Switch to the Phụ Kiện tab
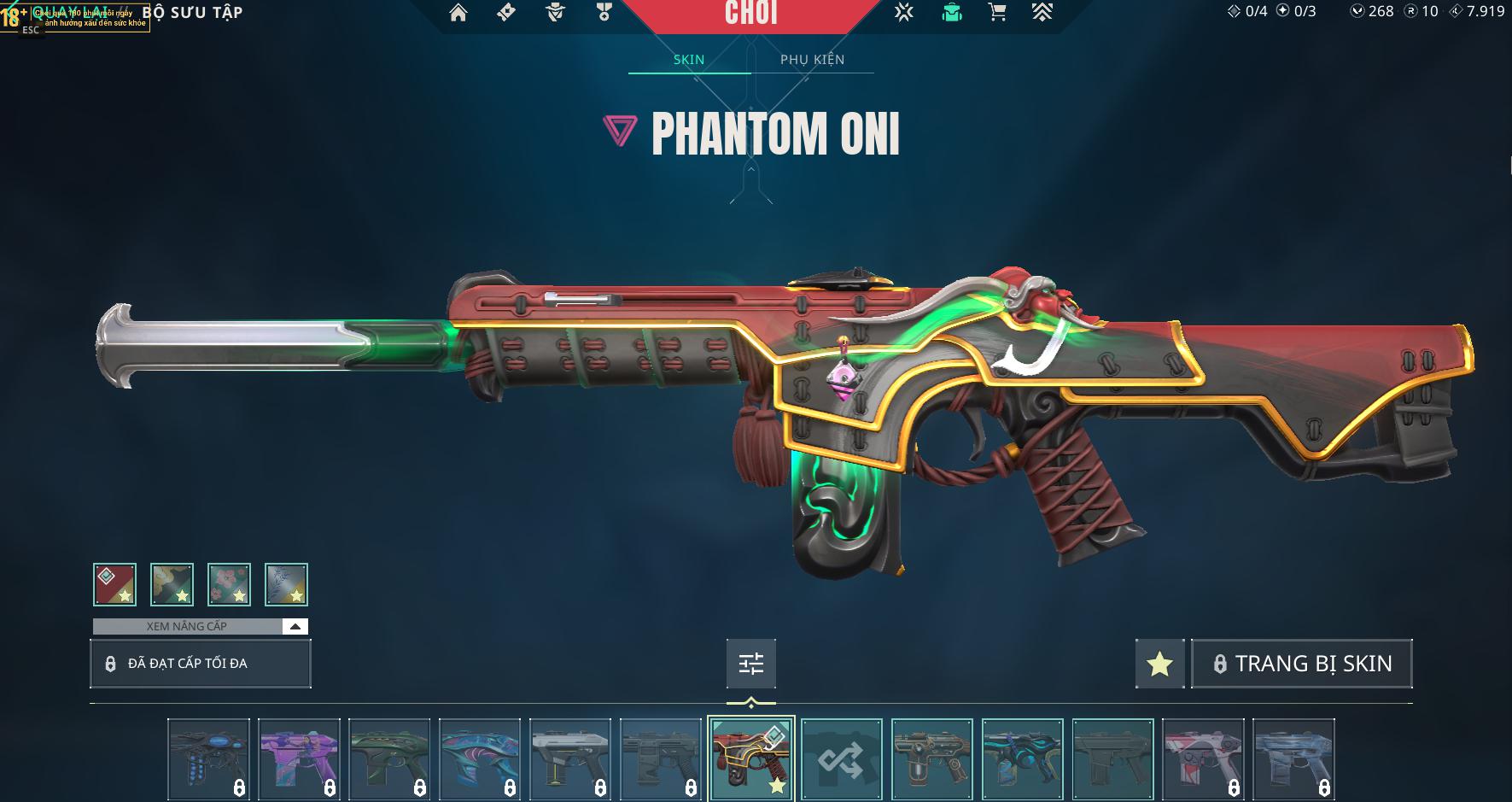1512x802 pixels. (812, 59)
